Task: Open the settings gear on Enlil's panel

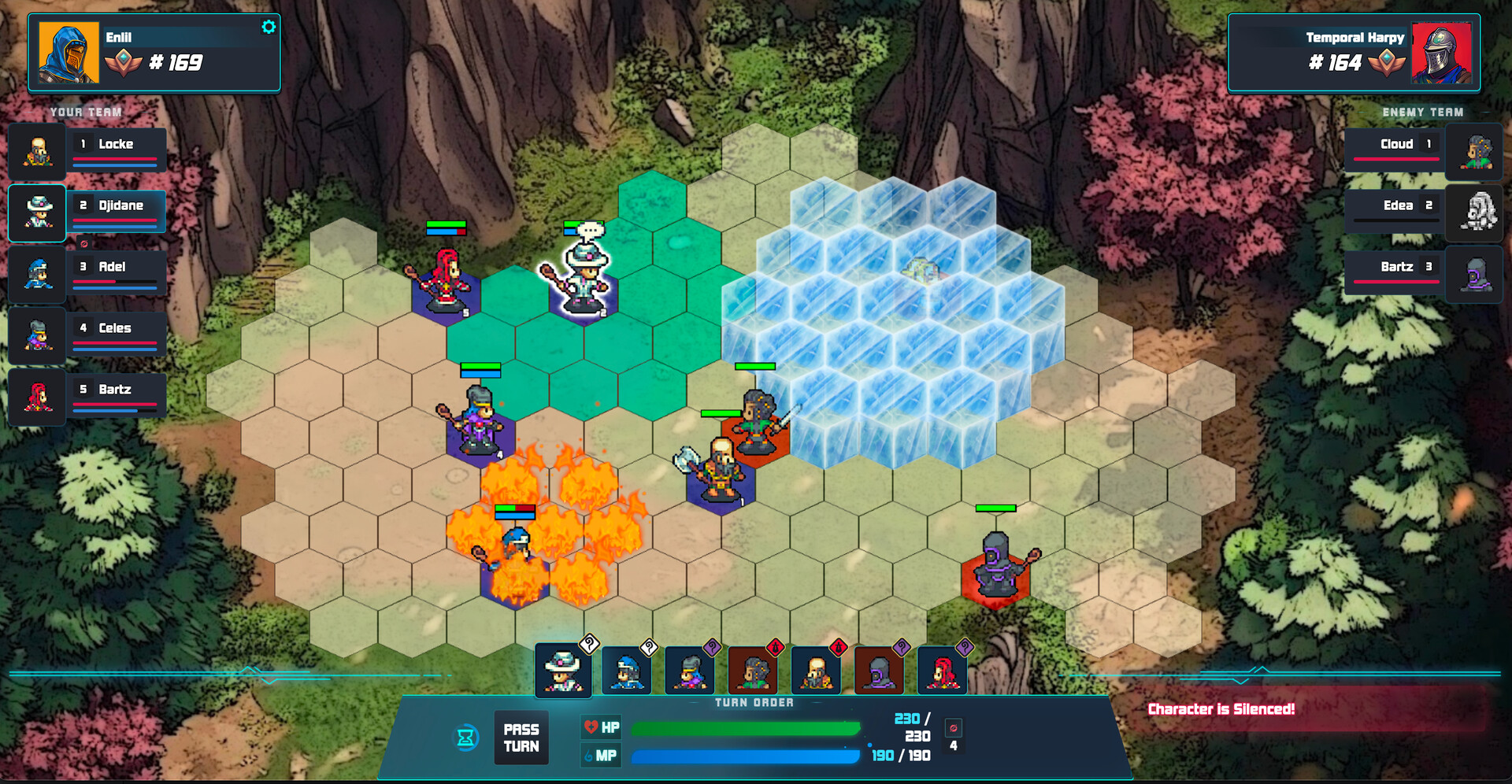Action: 269,26
